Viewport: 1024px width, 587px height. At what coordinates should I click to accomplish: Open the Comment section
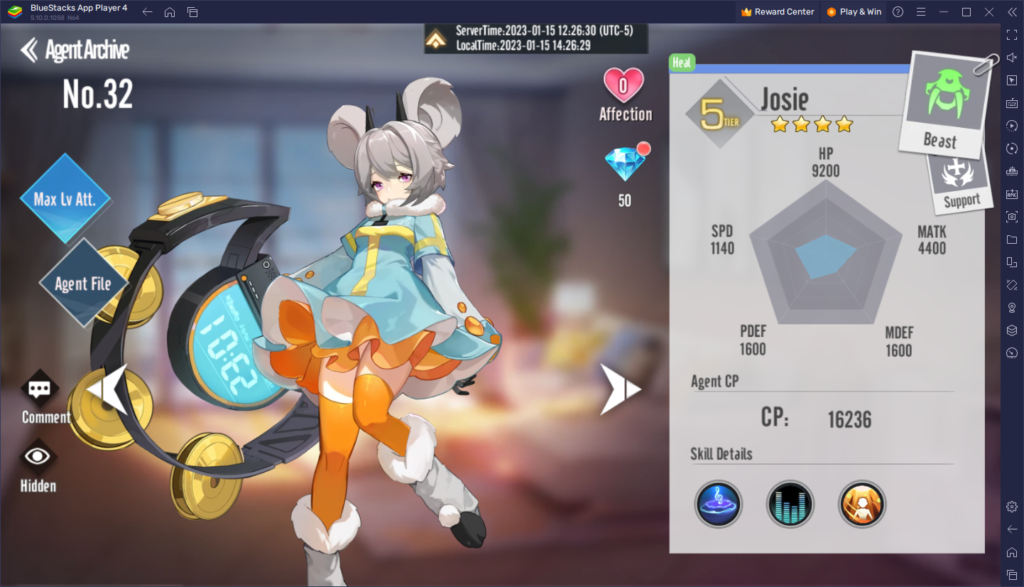click(x=40, y=389)
